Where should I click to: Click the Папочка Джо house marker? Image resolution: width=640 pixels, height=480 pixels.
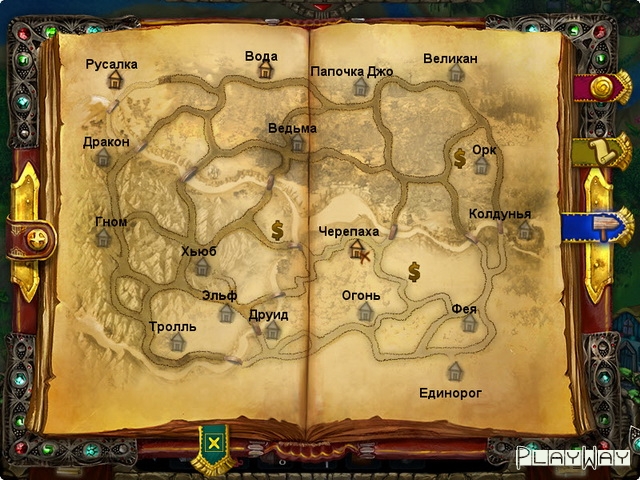[x=360, y=87]
